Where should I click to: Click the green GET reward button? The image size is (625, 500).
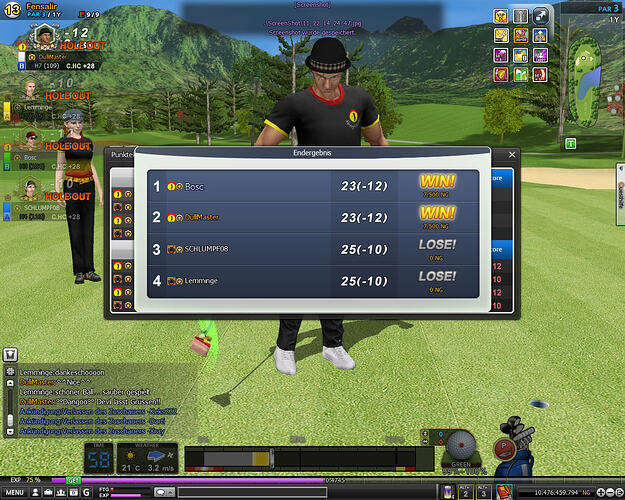[x=73, y=480]
